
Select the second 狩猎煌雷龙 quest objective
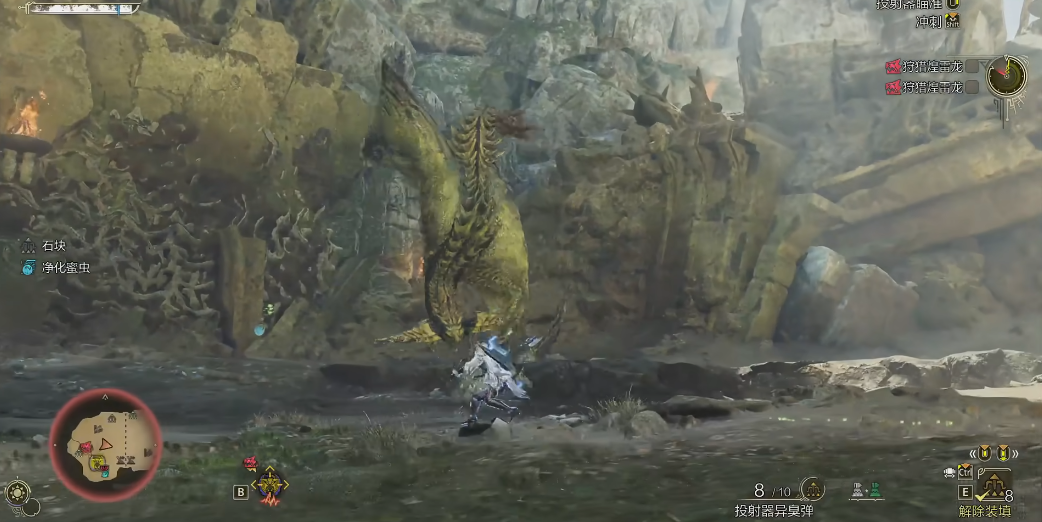925,87
